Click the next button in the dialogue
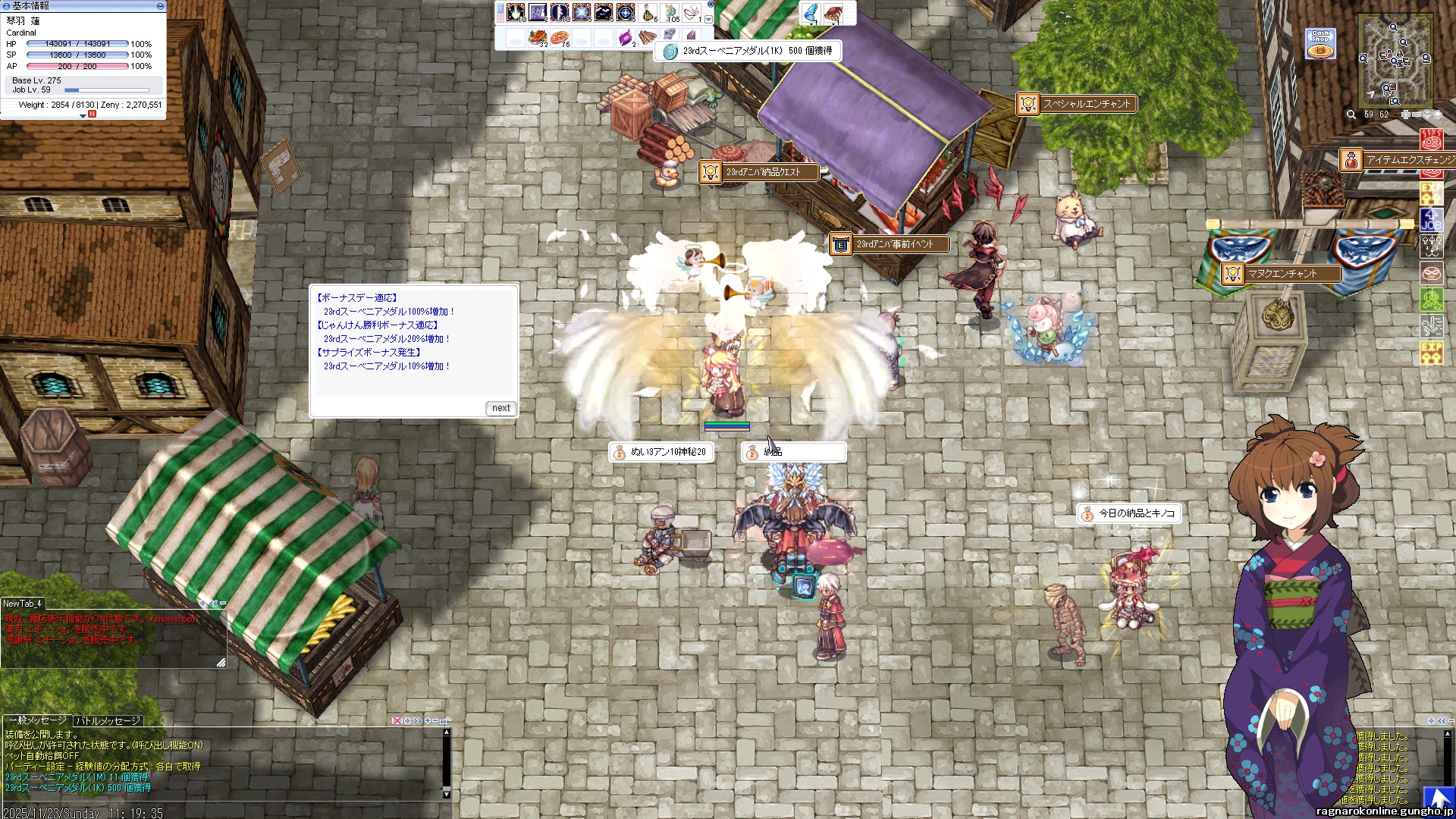Screen dimensions: 1456x819 (500, 408)
